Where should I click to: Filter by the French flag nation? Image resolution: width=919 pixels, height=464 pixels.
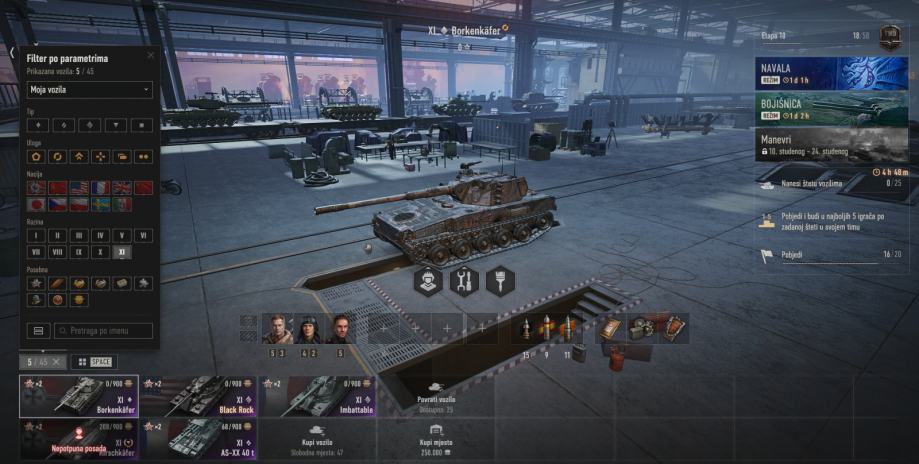100,188
